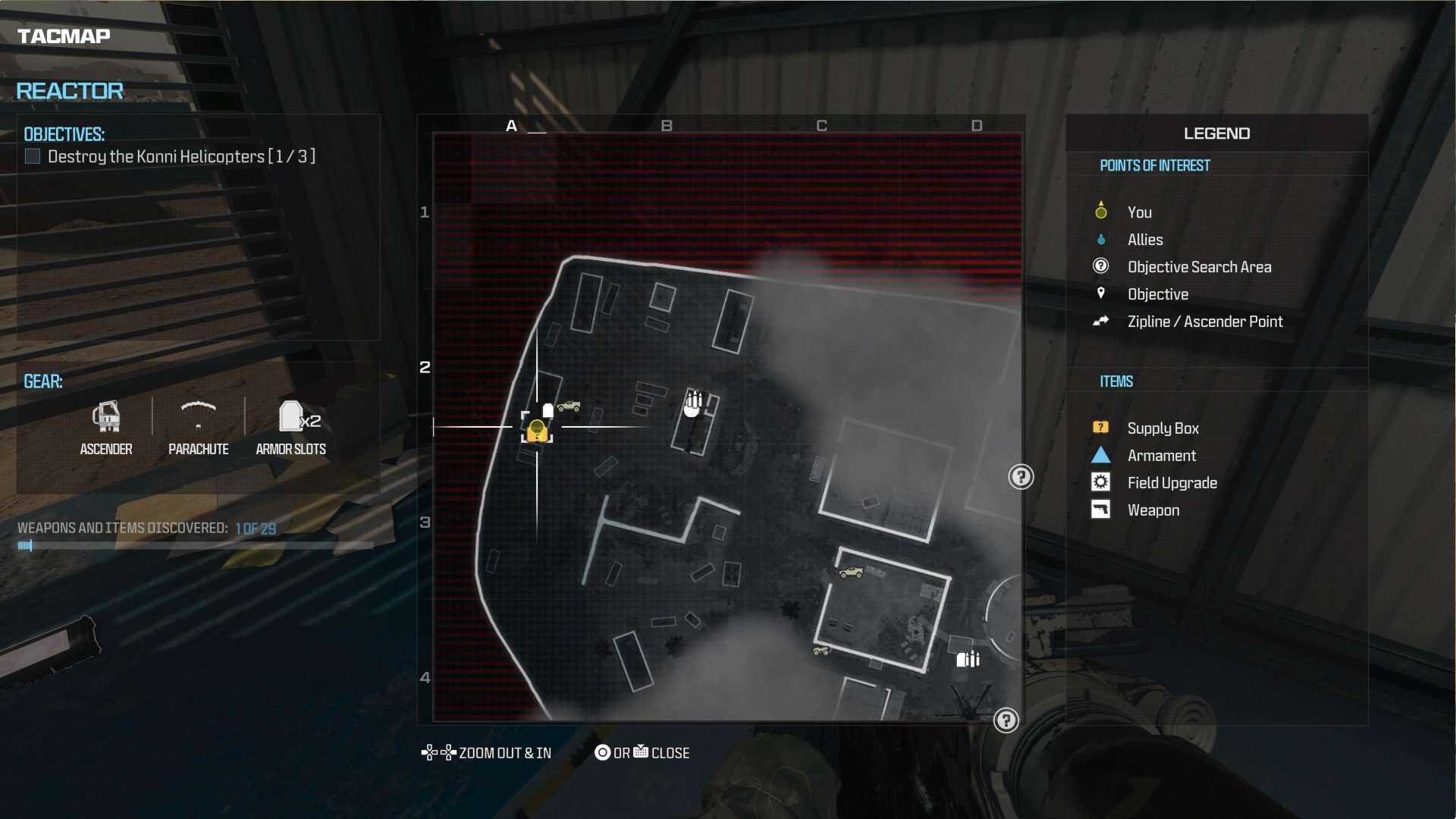
Task: Toggle the Destroy the Konni Helicopters objective checkbox
Action: (x=32, y=156)
